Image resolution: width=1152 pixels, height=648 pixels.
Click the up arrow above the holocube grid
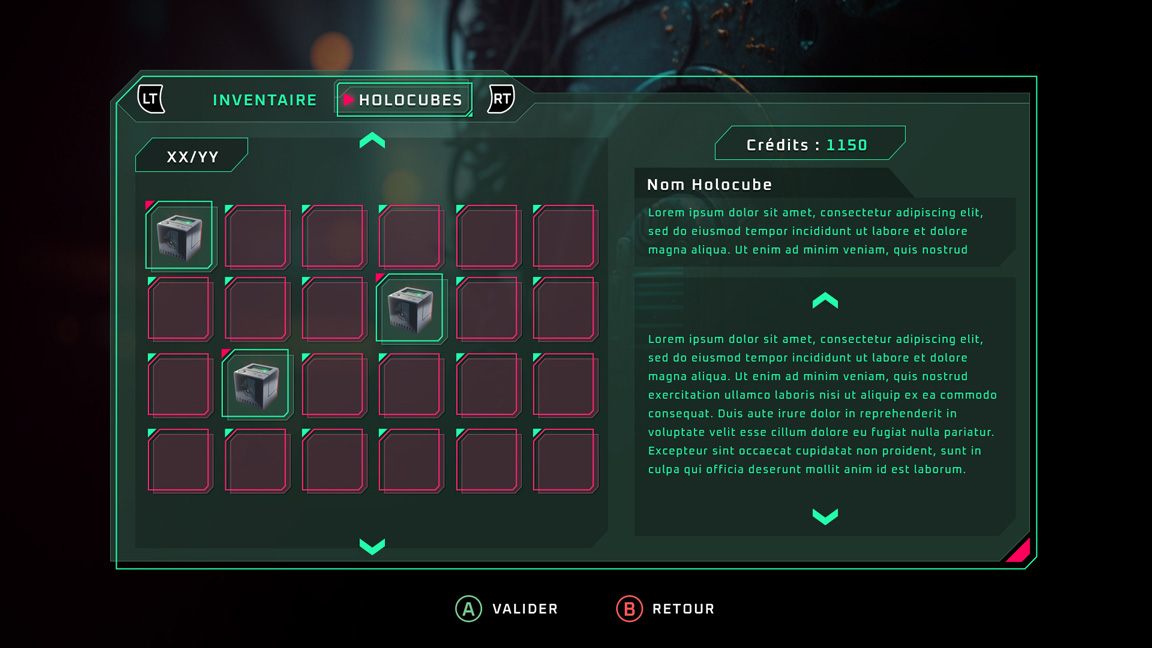tap(372, 141)
